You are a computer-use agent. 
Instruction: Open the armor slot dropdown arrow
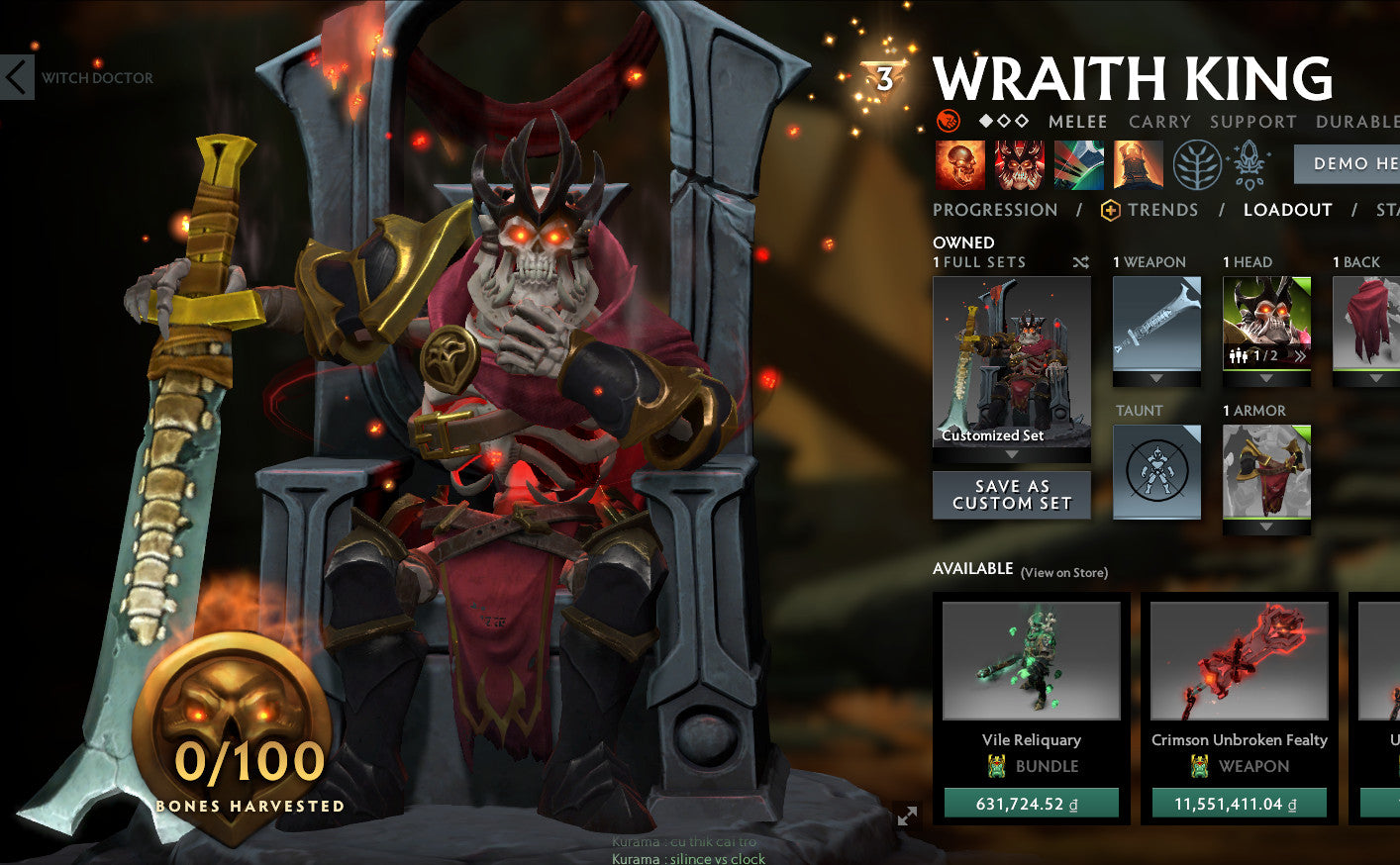[1266, 528]
